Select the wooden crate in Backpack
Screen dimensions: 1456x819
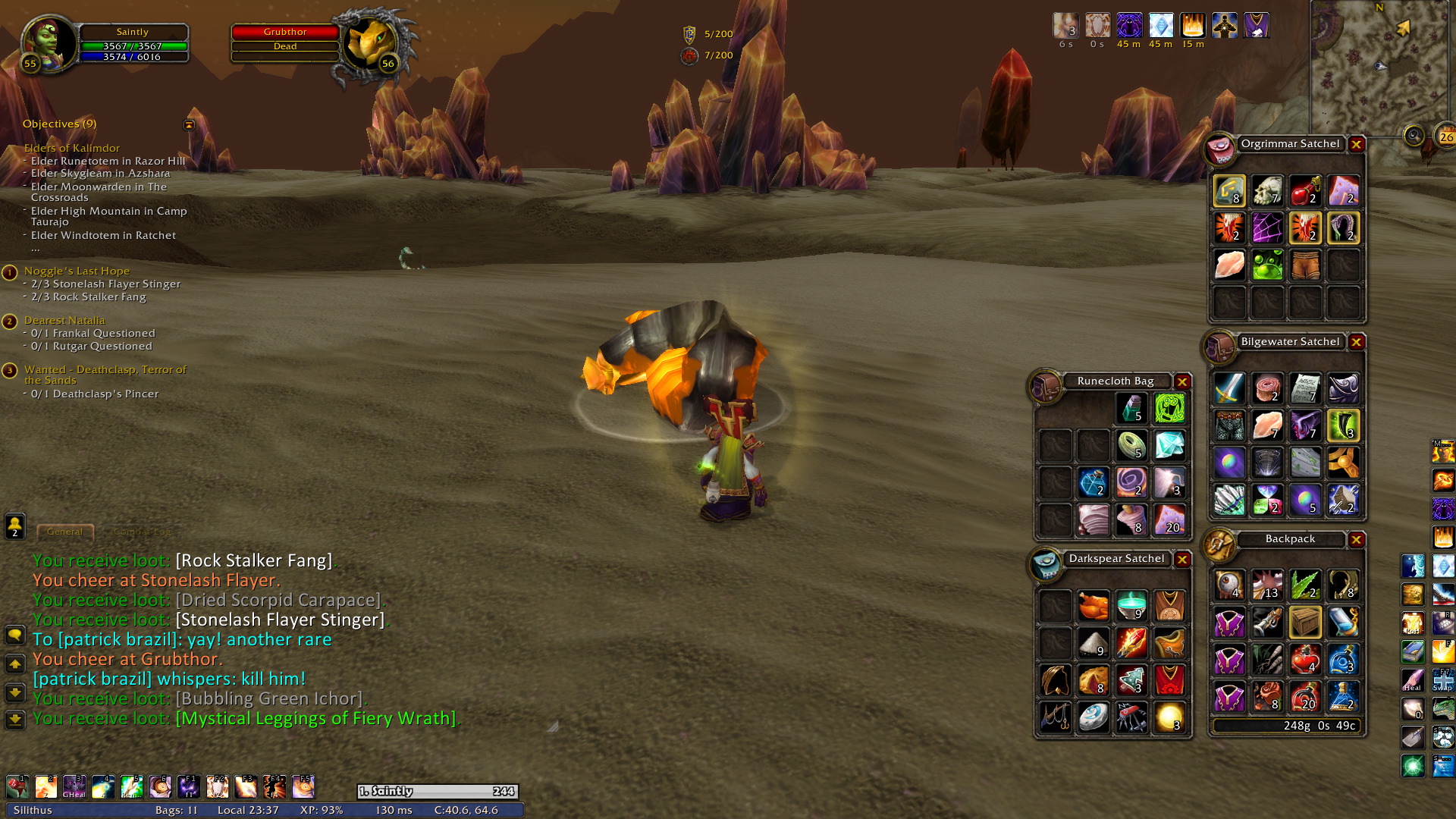point(1305,623)
